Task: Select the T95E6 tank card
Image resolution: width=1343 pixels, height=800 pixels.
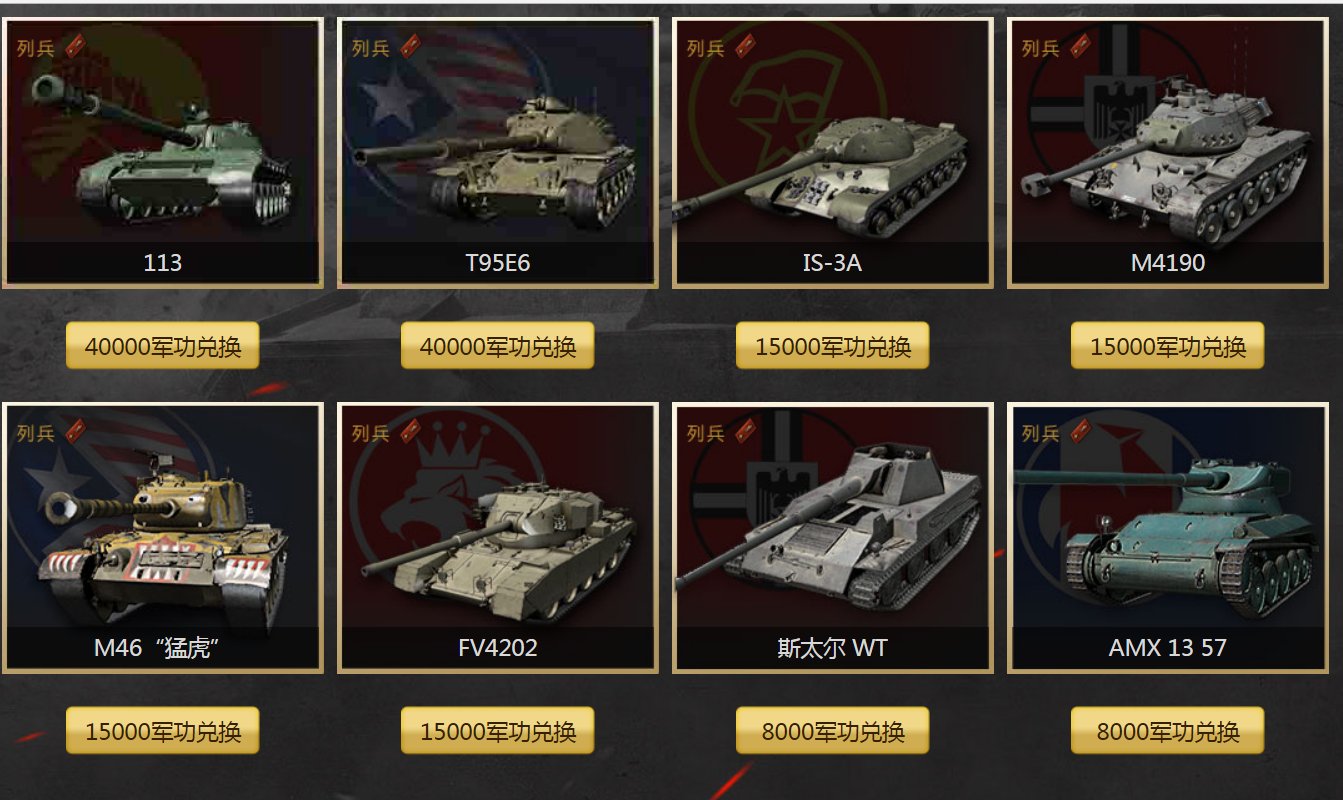Action: click(x=497, y=152)
